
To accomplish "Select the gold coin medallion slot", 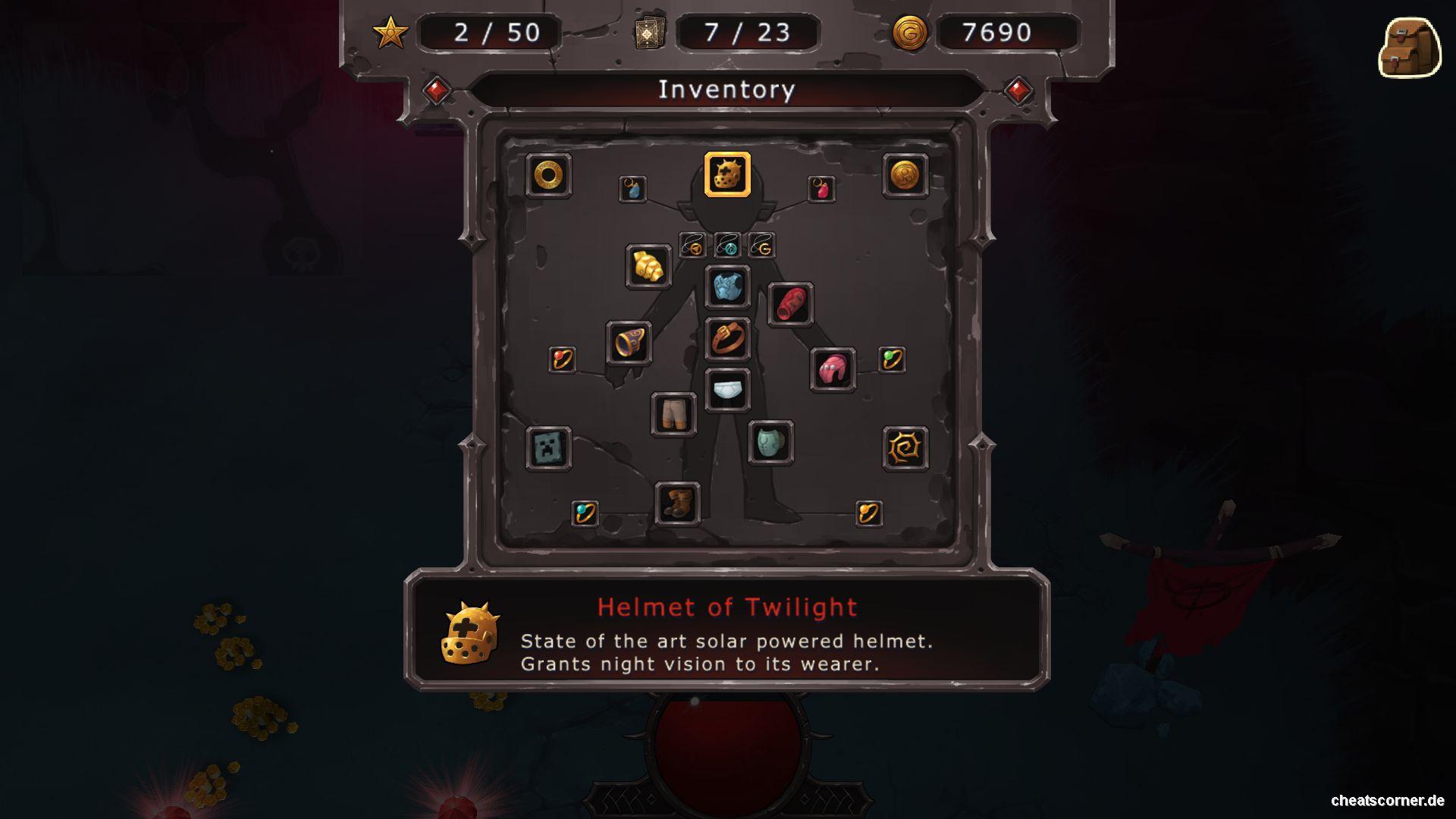I will 905,175.
